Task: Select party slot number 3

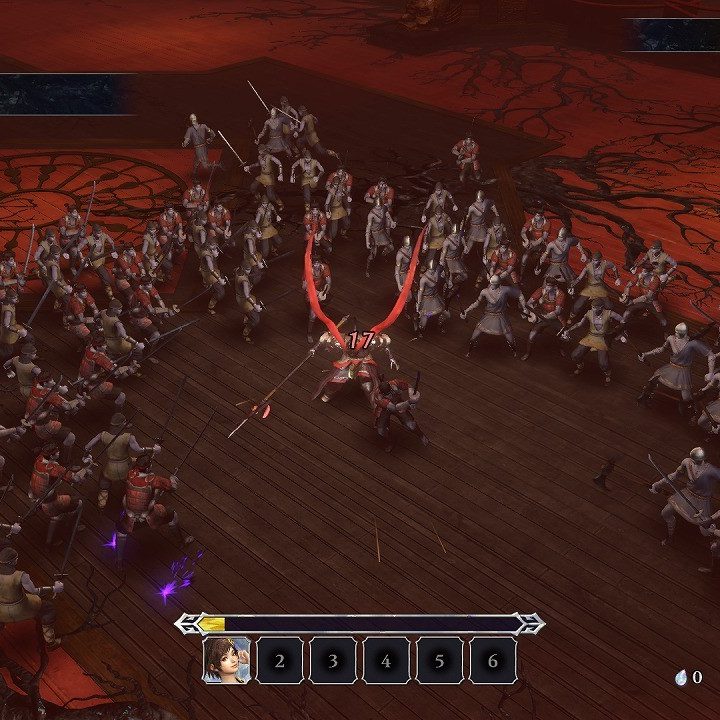Action: pyautogui.click(x=333, y=660)
